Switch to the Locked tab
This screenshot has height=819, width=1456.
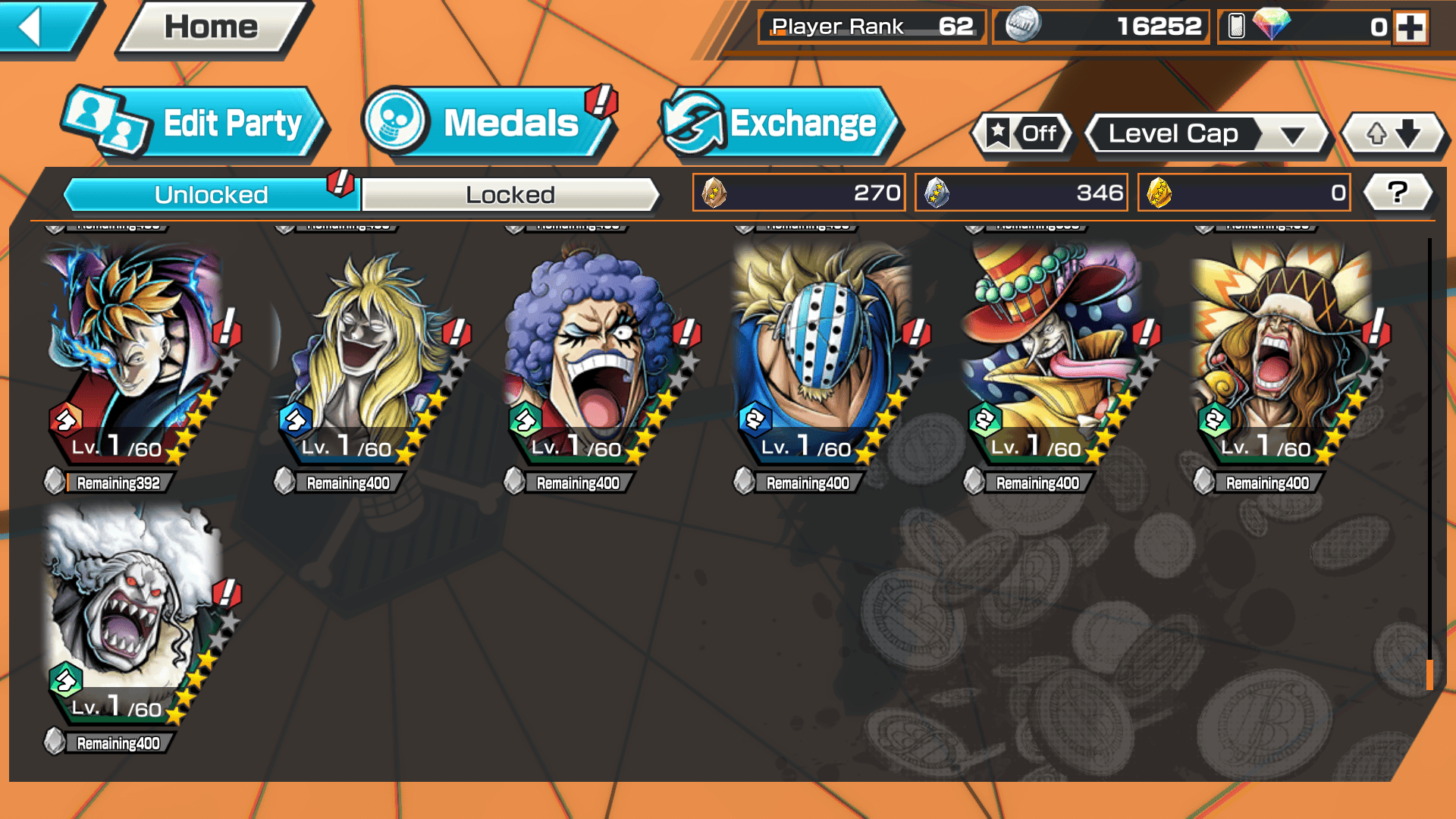tap(510, 195)
